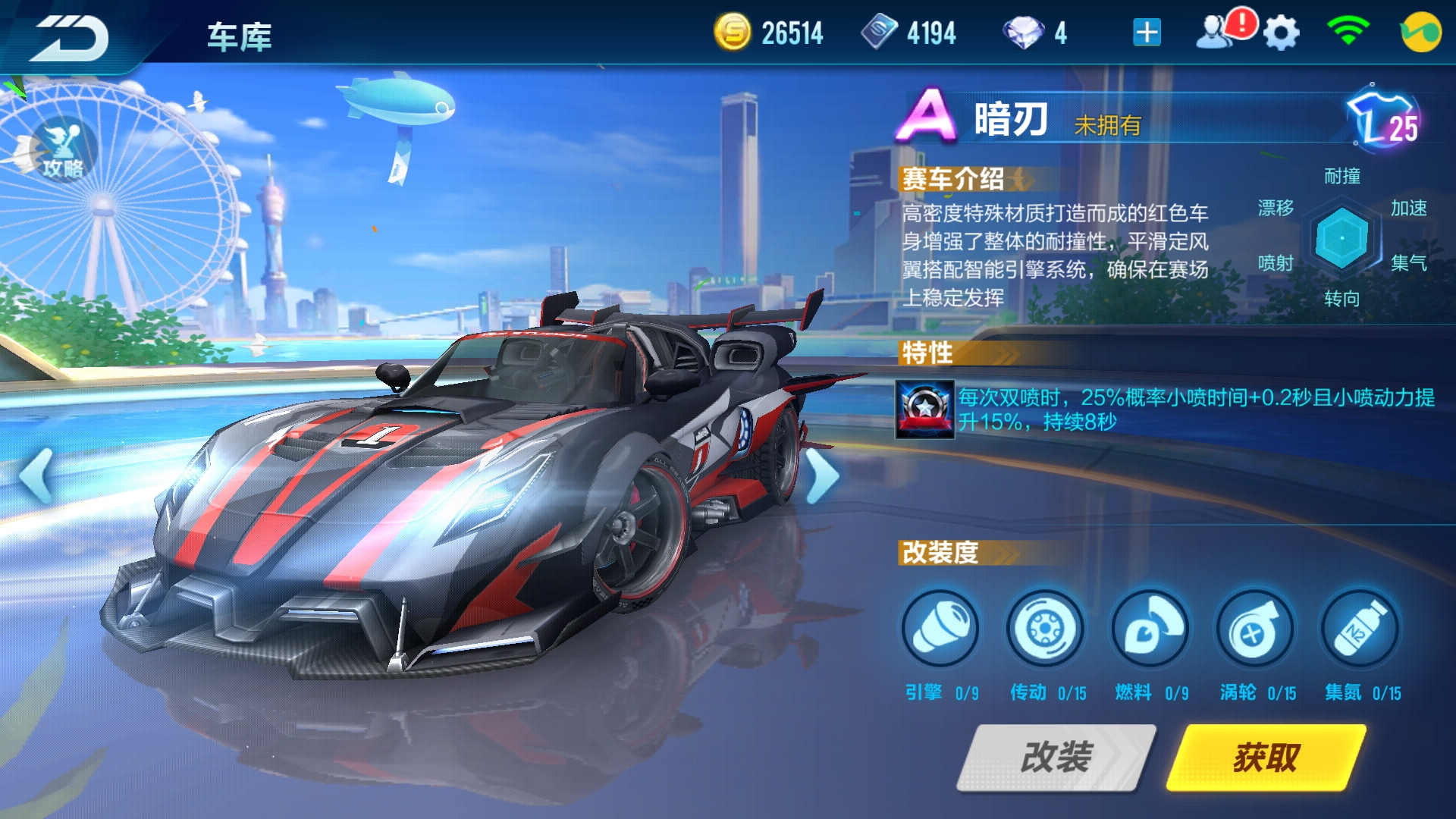The width and height of the screenshot is (1456, 819).
Task: Open the player avatar profile
Action: pyautogui.click(x=1420, y=33)
